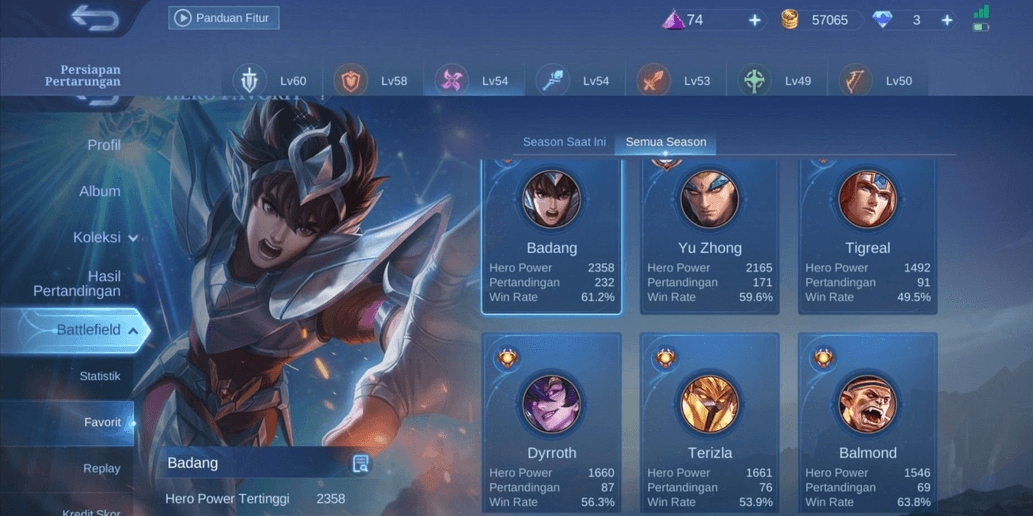Viewport: 1033px width, 516px height.
Task: Open Hasil Pertandingan match history
Action: [77, 283]
